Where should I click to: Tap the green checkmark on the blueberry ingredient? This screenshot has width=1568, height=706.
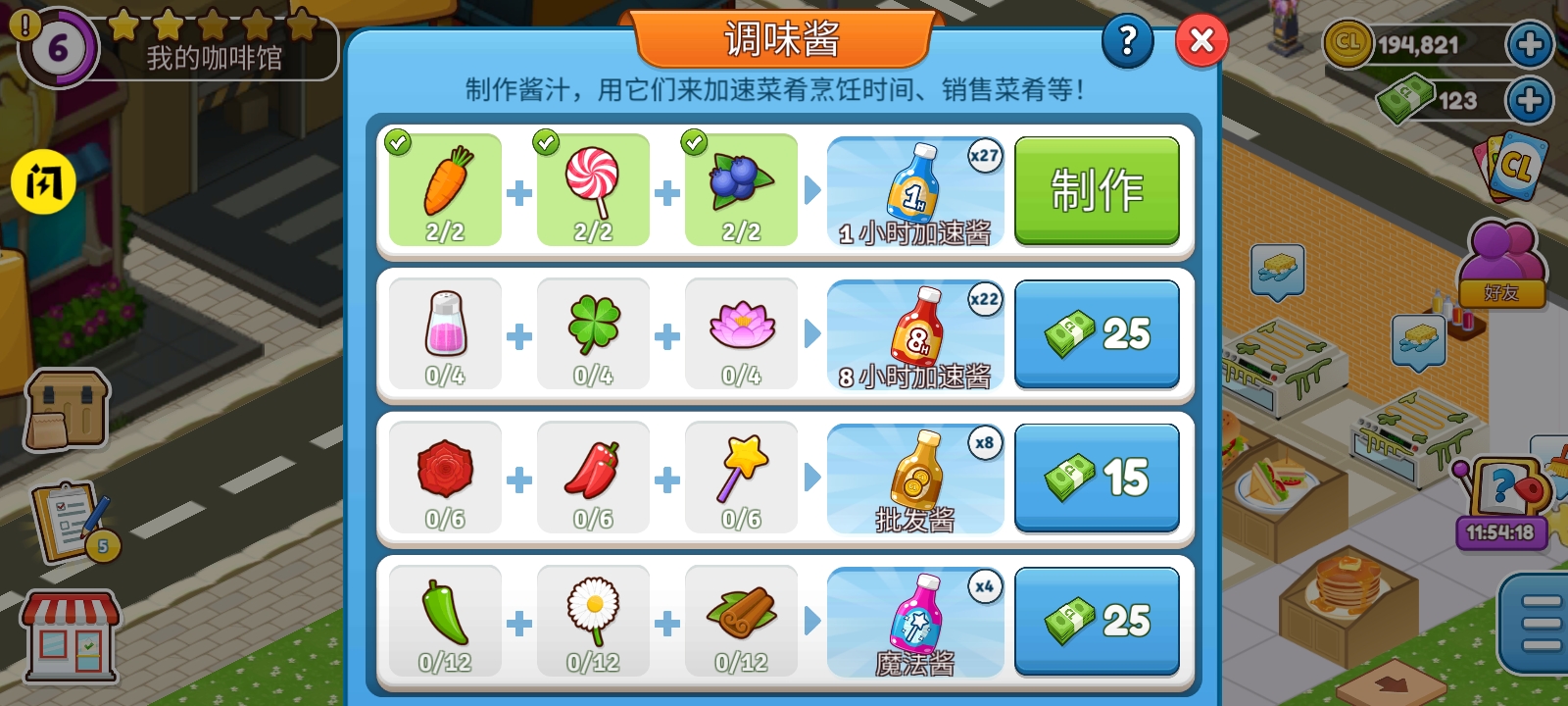pos(695,143)
